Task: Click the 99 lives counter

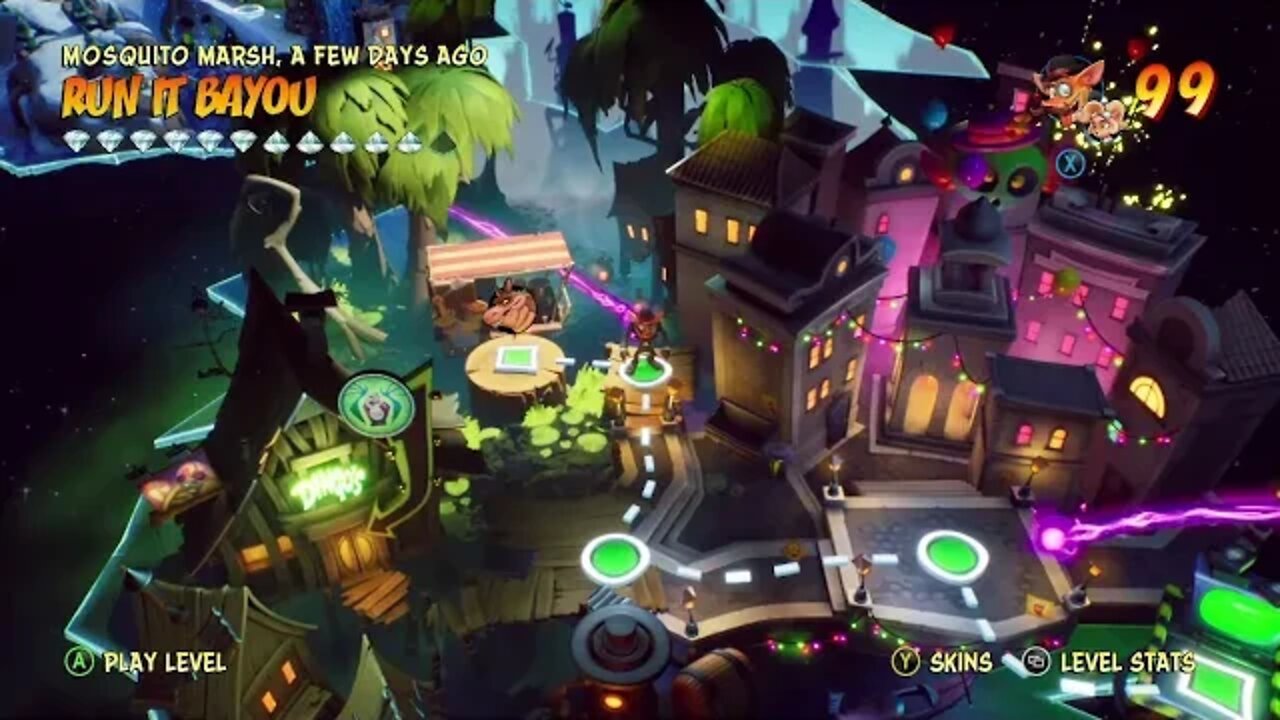Action: [1180, 92]
